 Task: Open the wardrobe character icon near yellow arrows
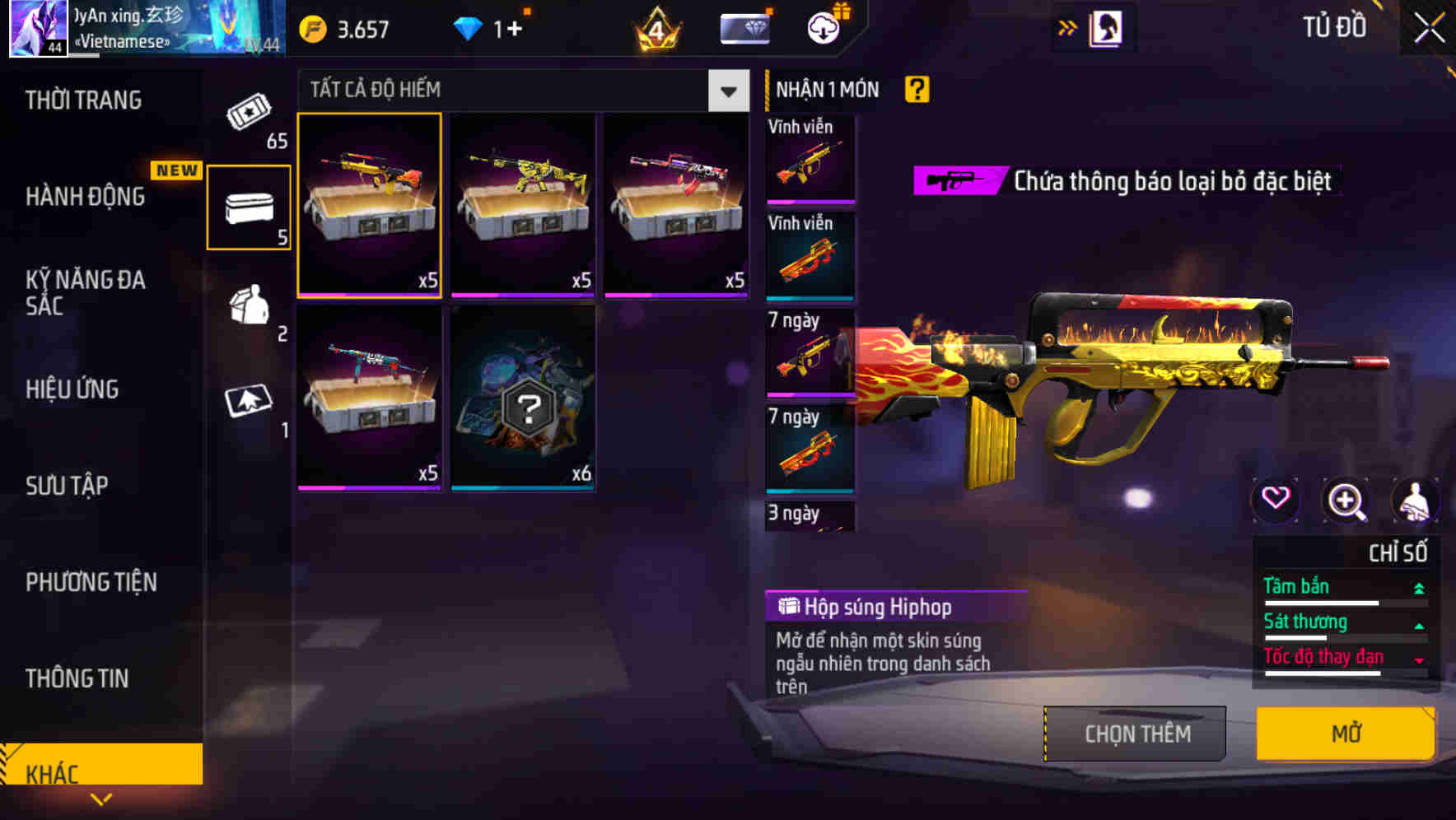point(1105,26)
